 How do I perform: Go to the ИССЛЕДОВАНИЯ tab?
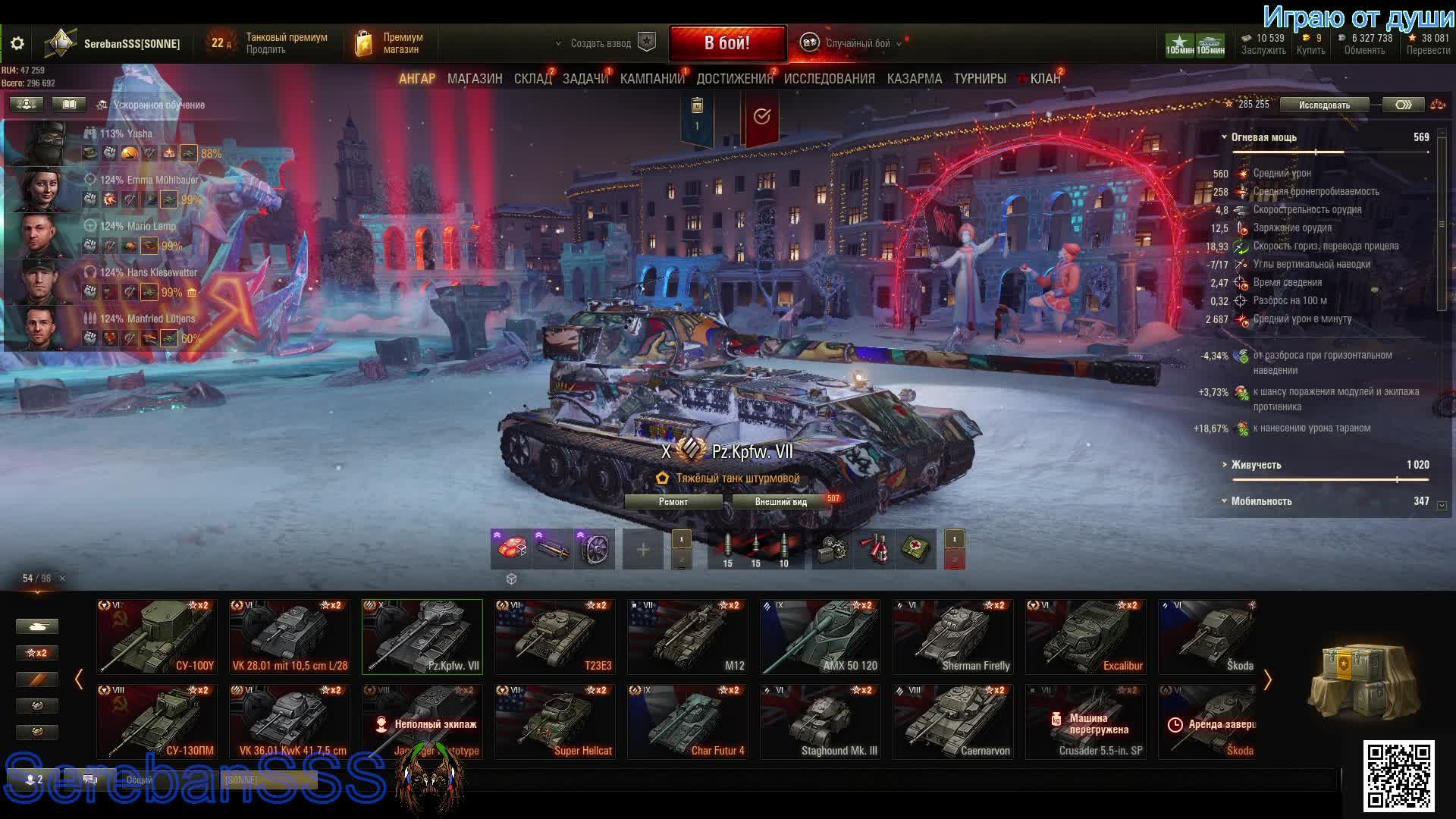point(829,79)
